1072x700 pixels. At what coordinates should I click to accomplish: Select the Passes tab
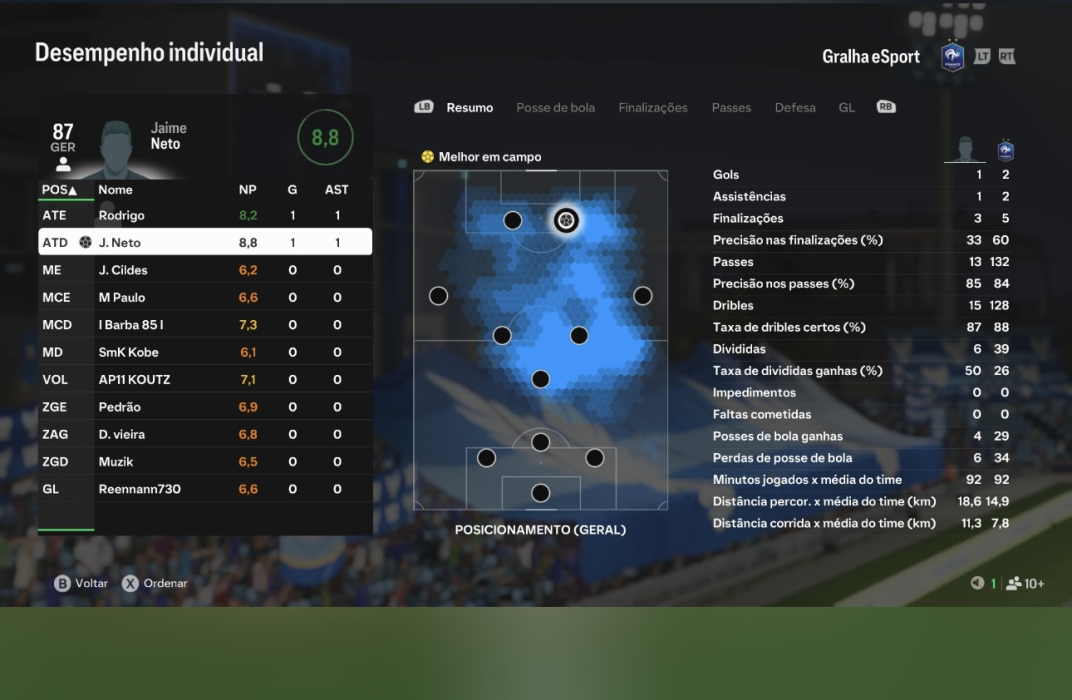pyautogui.click(x=731, y=108)
